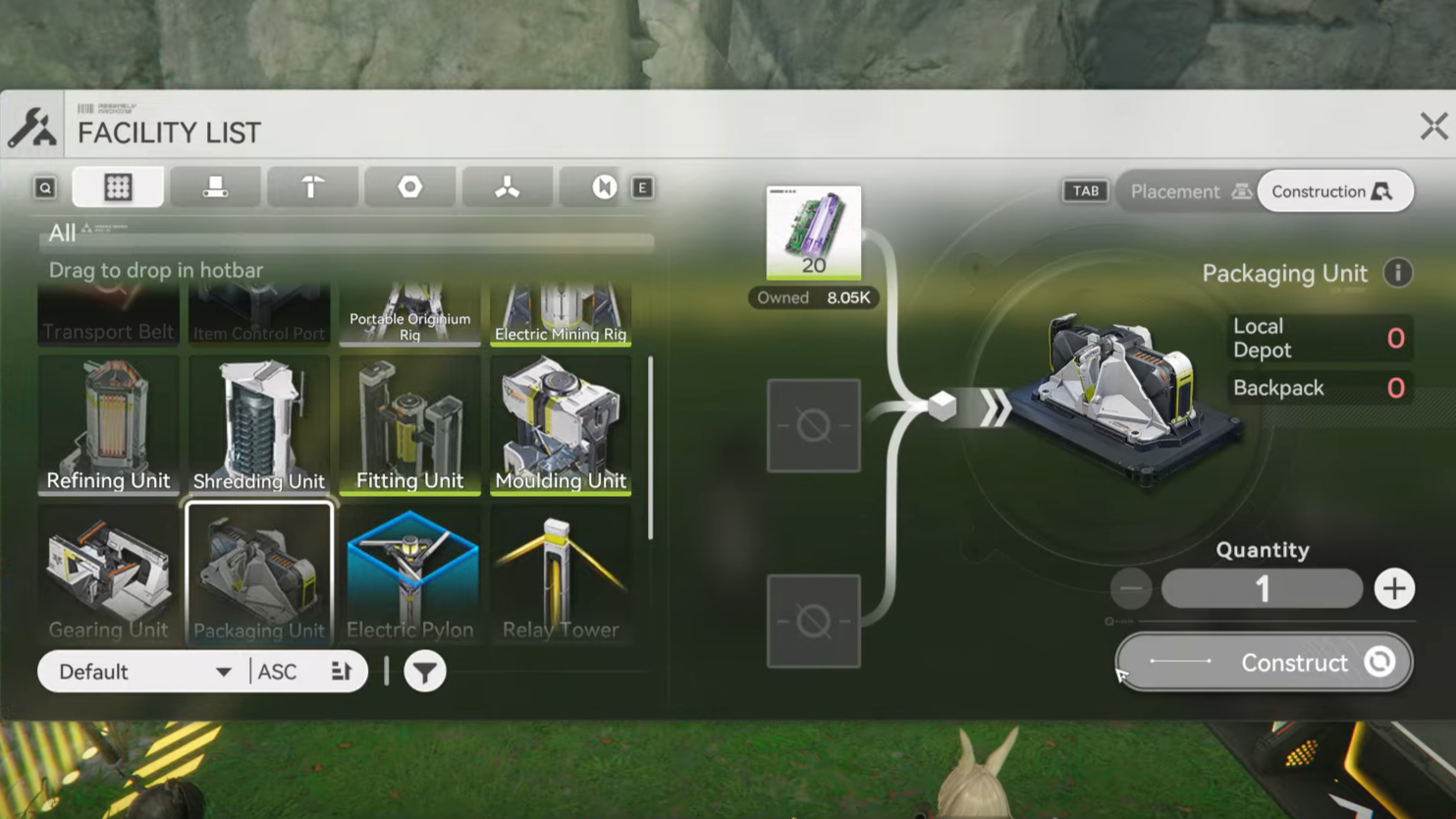Select the Gearing Unit facility

[108, 573]
